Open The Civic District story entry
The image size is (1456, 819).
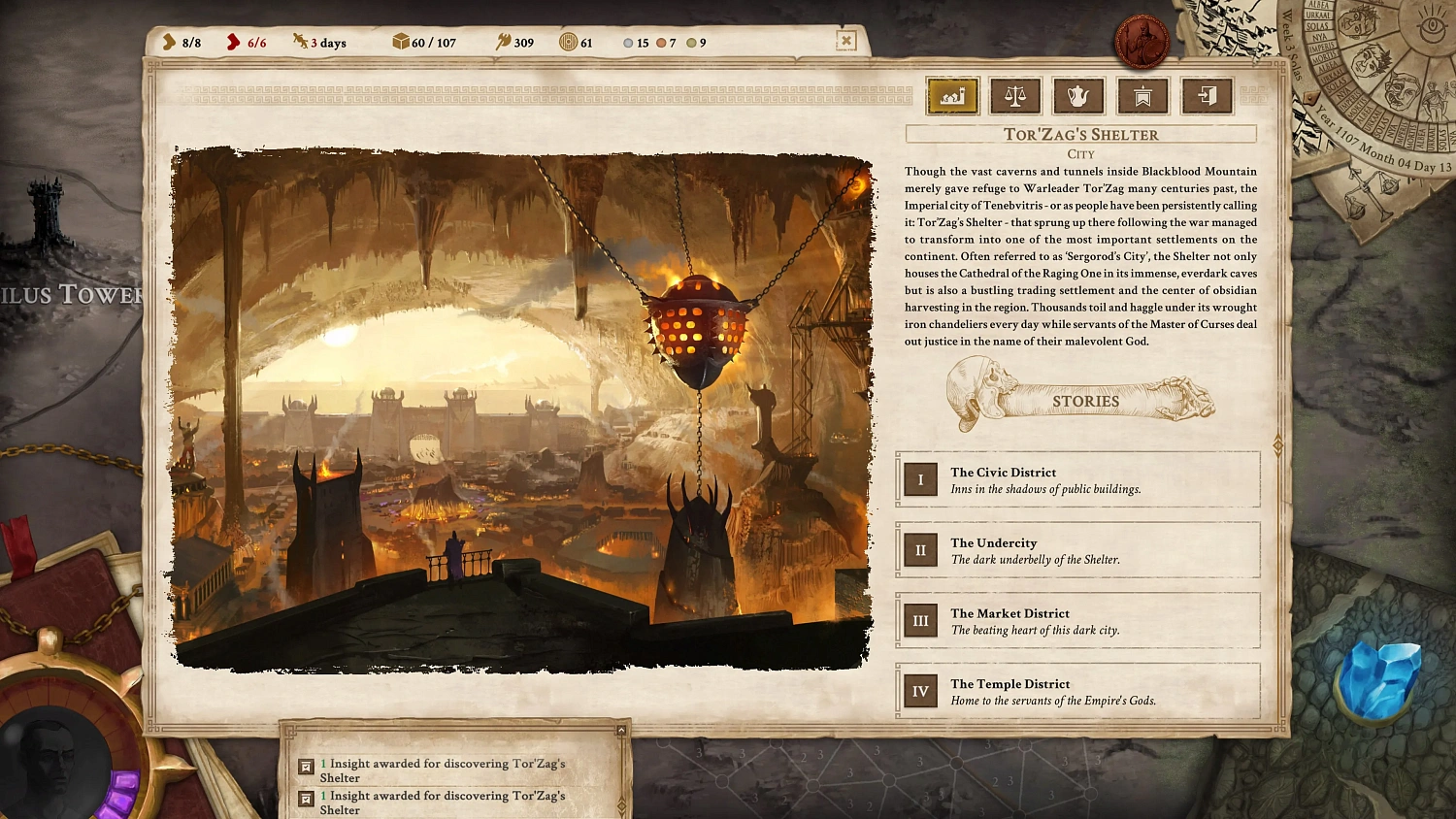pyautogui.click(x=1075, y=480)
